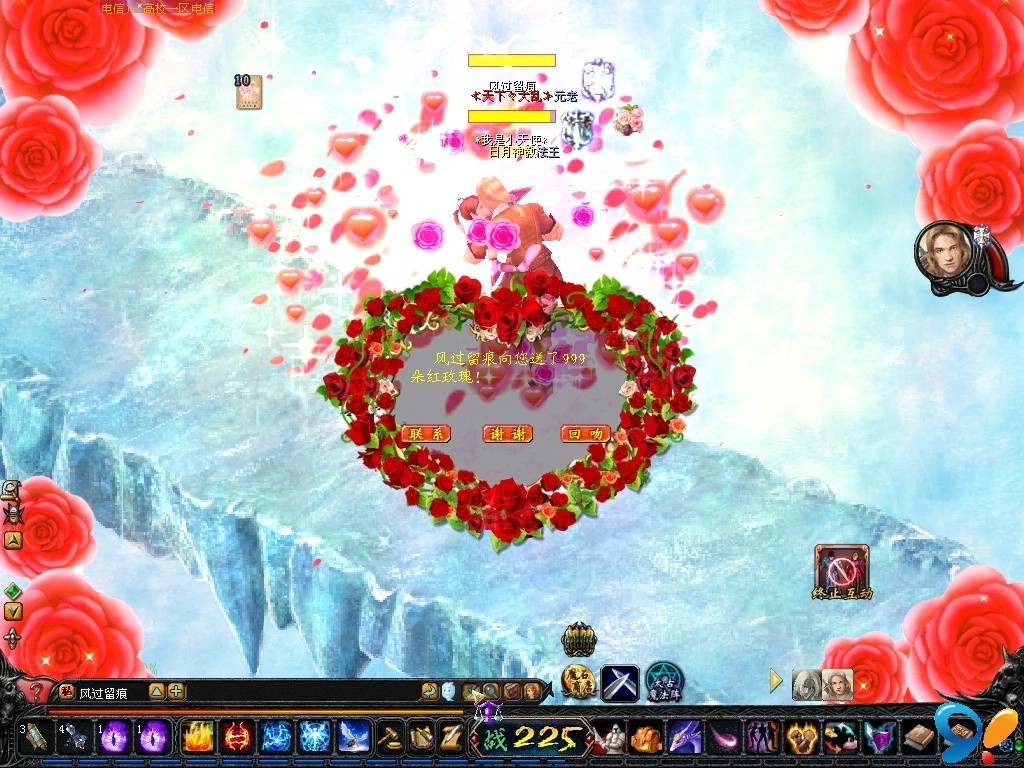Activate the fire wall skill icon
Image resolution: width=1024 pixels, height=768 pixels.
click(196, 738)
